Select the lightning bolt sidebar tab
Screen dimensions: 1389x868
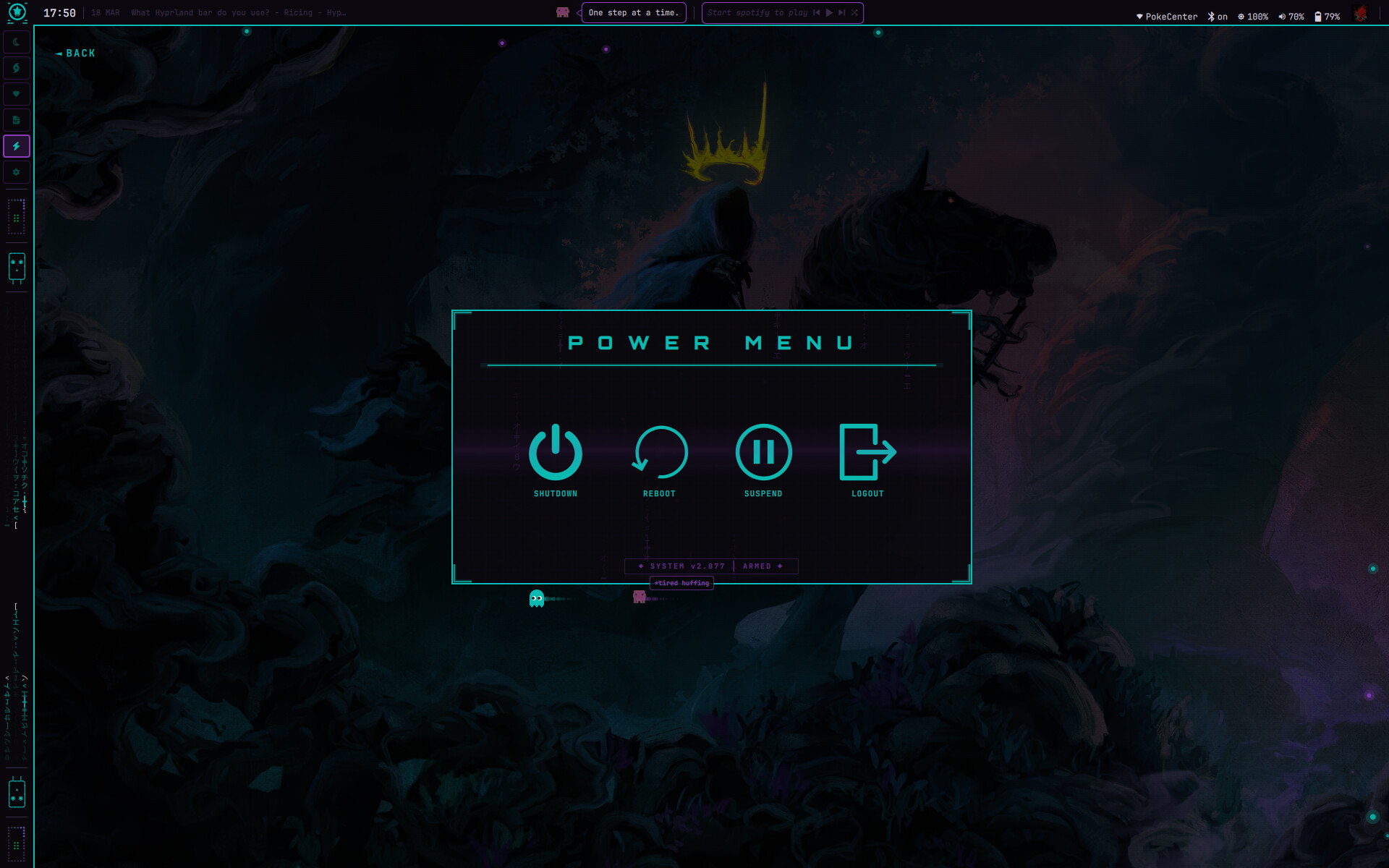click(17, 146)
